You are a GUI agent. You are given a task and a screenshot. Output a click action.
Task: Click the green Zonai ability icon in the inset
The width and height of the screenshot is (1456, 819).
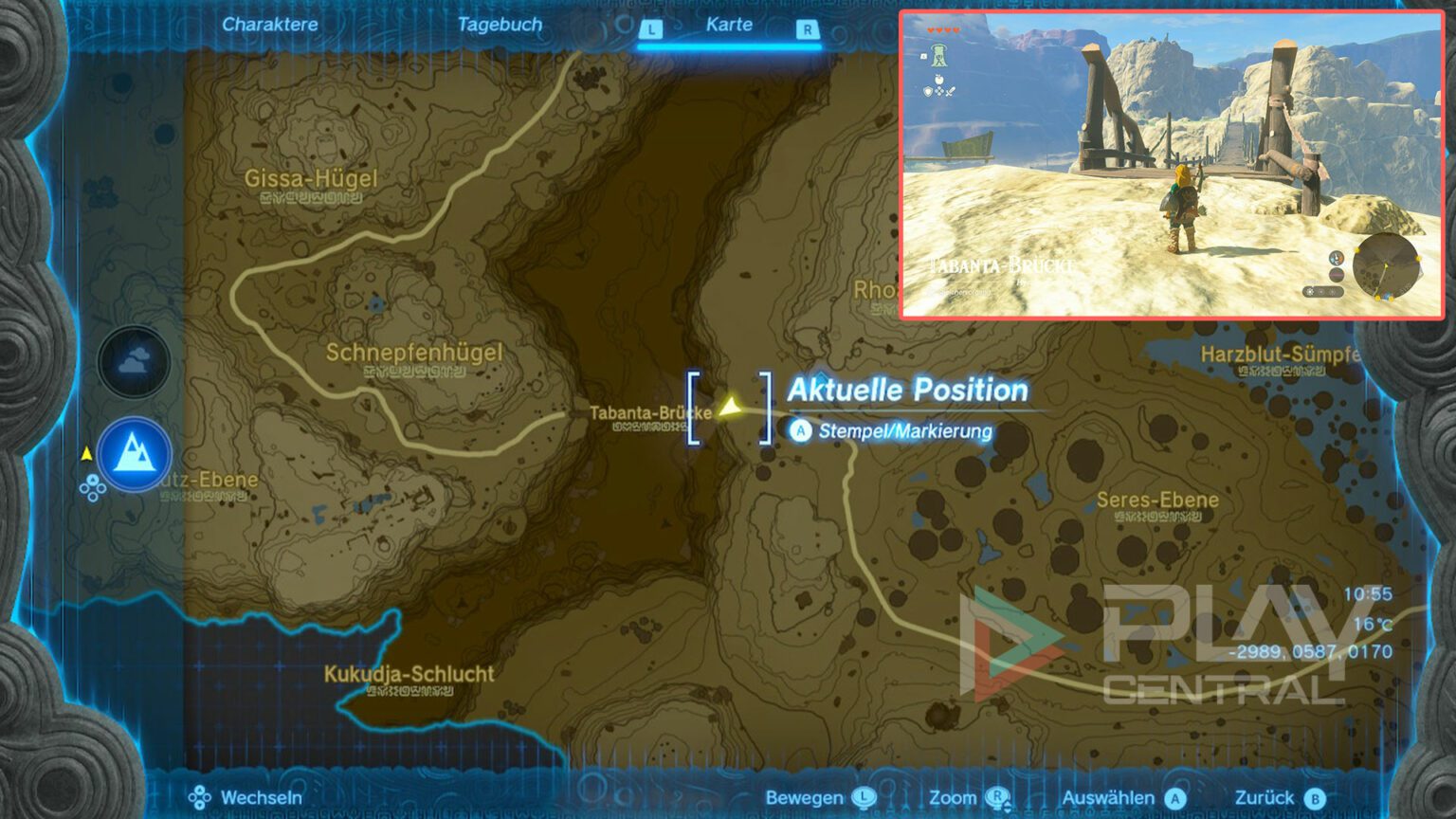pyautogui.click(x=938, y=56)
